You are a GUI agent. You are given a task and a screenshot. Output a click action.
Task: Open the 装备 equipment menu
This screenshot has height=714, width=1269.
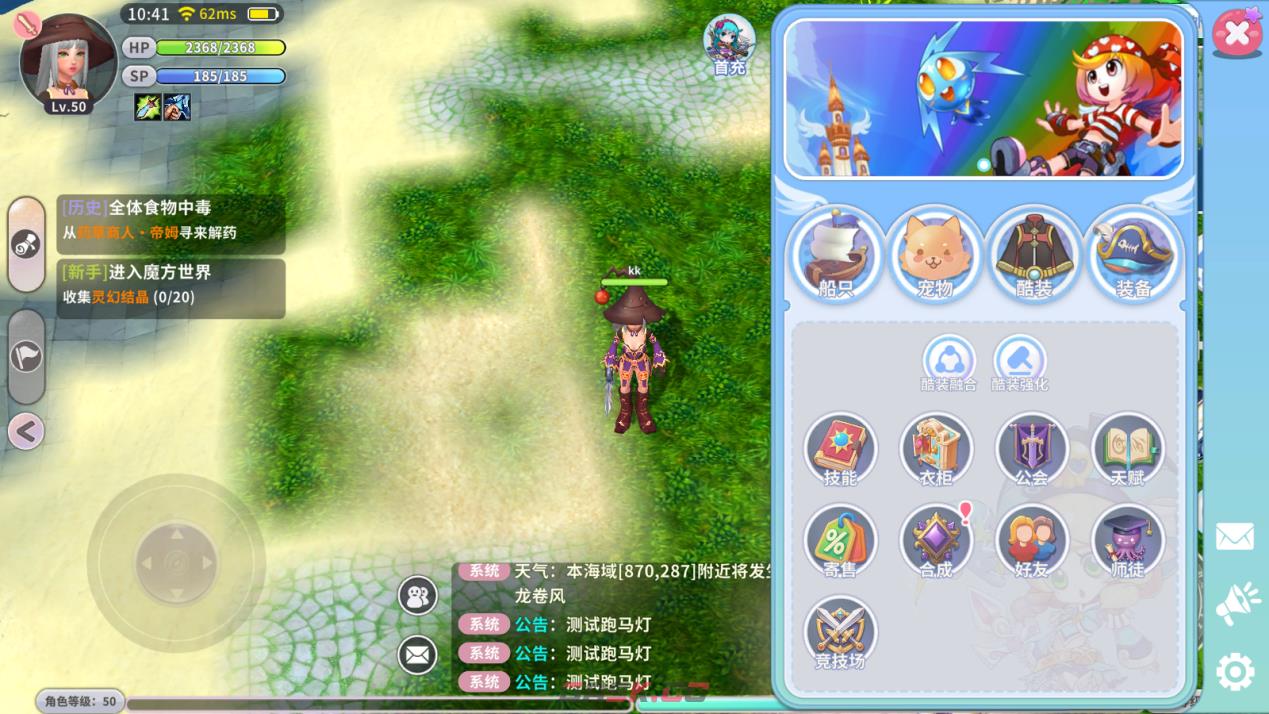click(x=1133, y=254)
